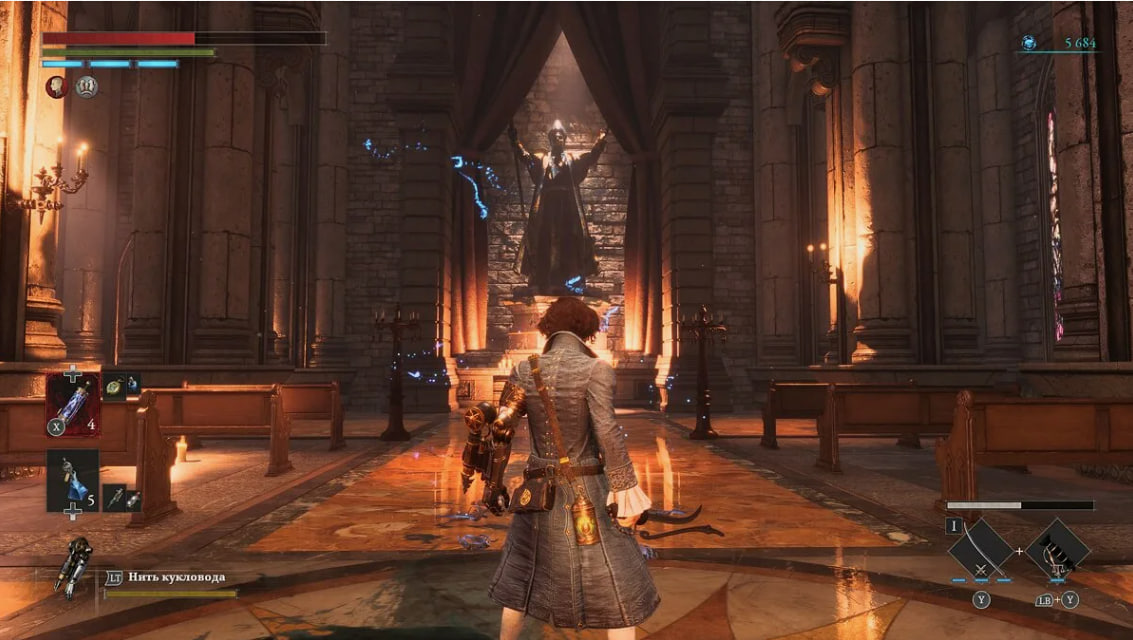Select the small blue potion queued item
This screenshot has height=640, width=1133.
pyautogui.click(x=132, y=384)
